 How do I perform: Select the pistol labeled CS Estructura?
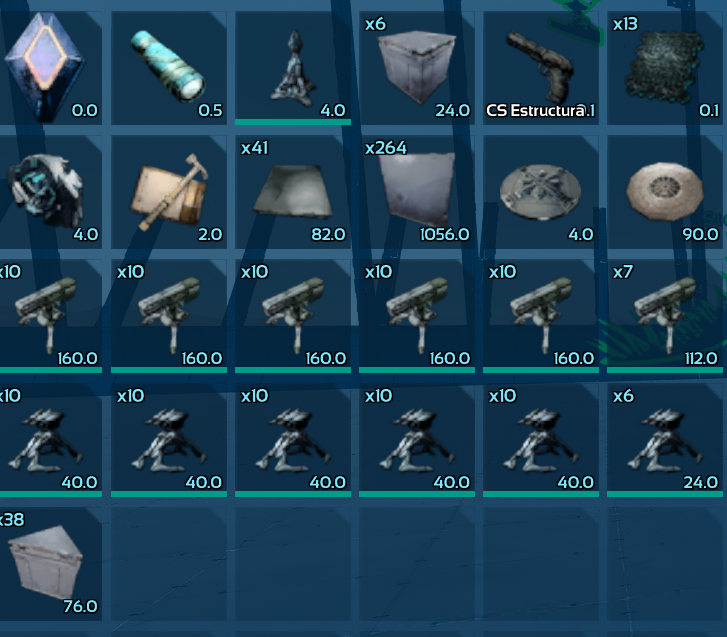(540, 68)
